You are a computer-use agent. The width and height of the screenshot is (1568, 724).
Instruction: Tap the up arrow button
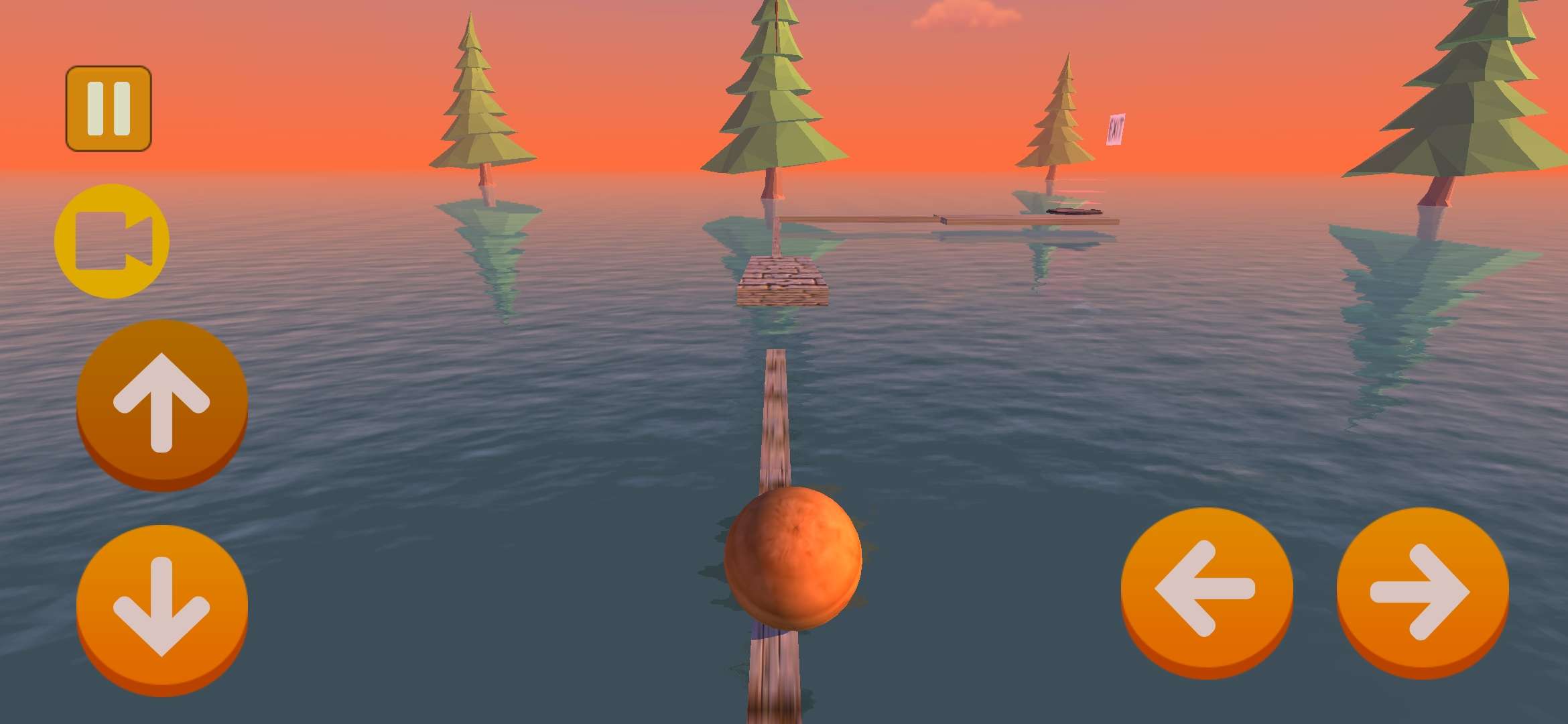coord(162,402)
